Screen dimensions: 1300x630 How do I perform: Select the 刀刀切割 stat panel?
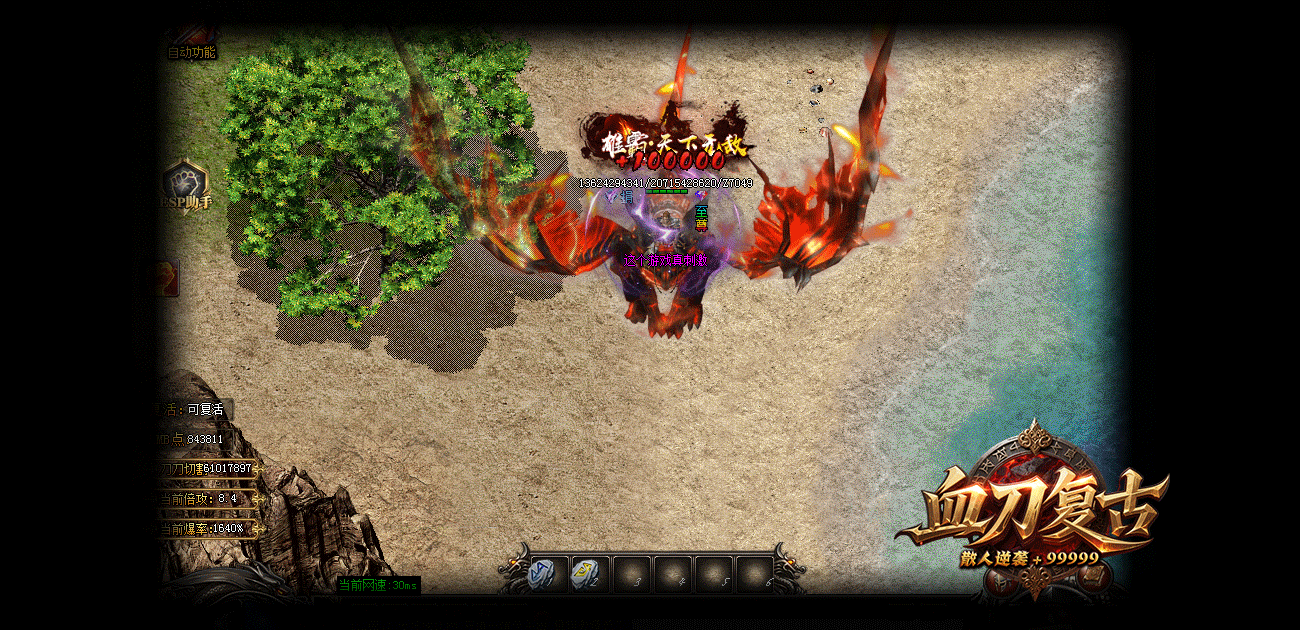[208, 468]
